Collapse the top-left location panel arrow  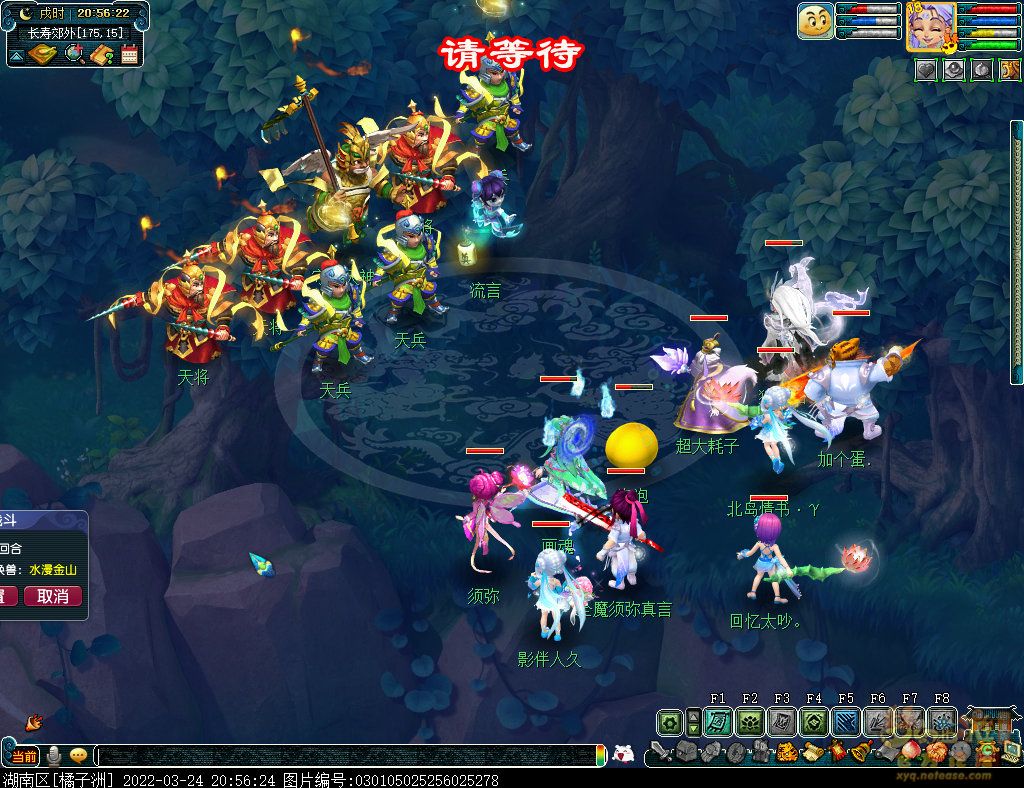coord(16,56)
